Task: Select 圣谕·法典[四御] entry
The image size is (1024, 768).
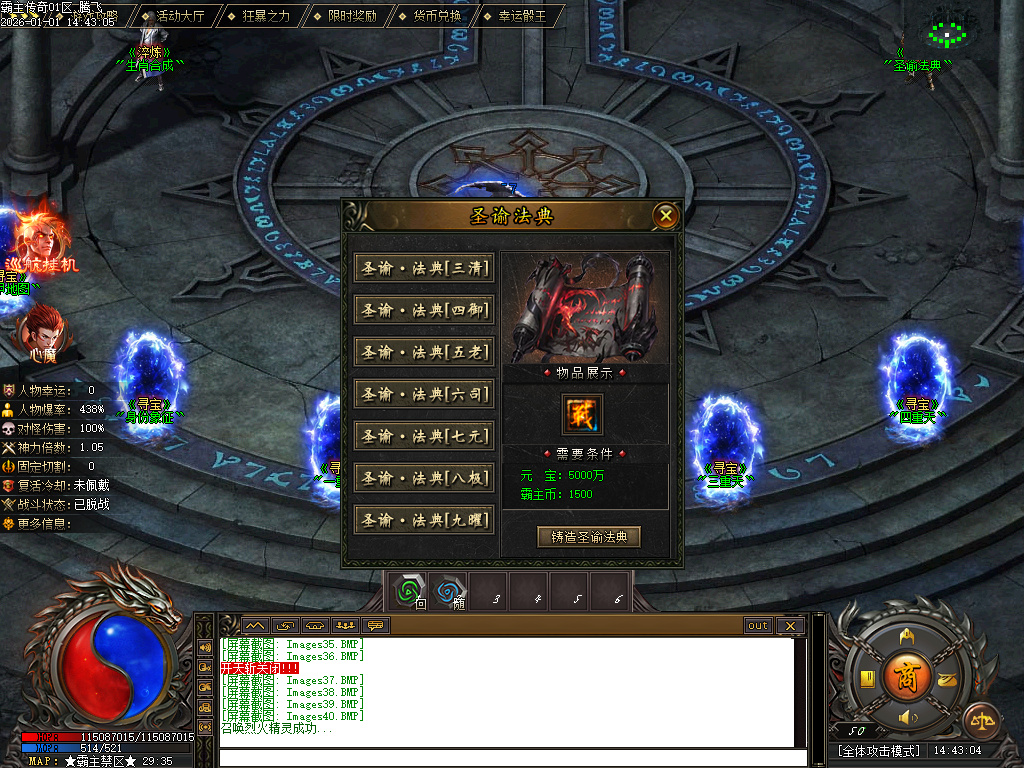Action: pos(424,310)
